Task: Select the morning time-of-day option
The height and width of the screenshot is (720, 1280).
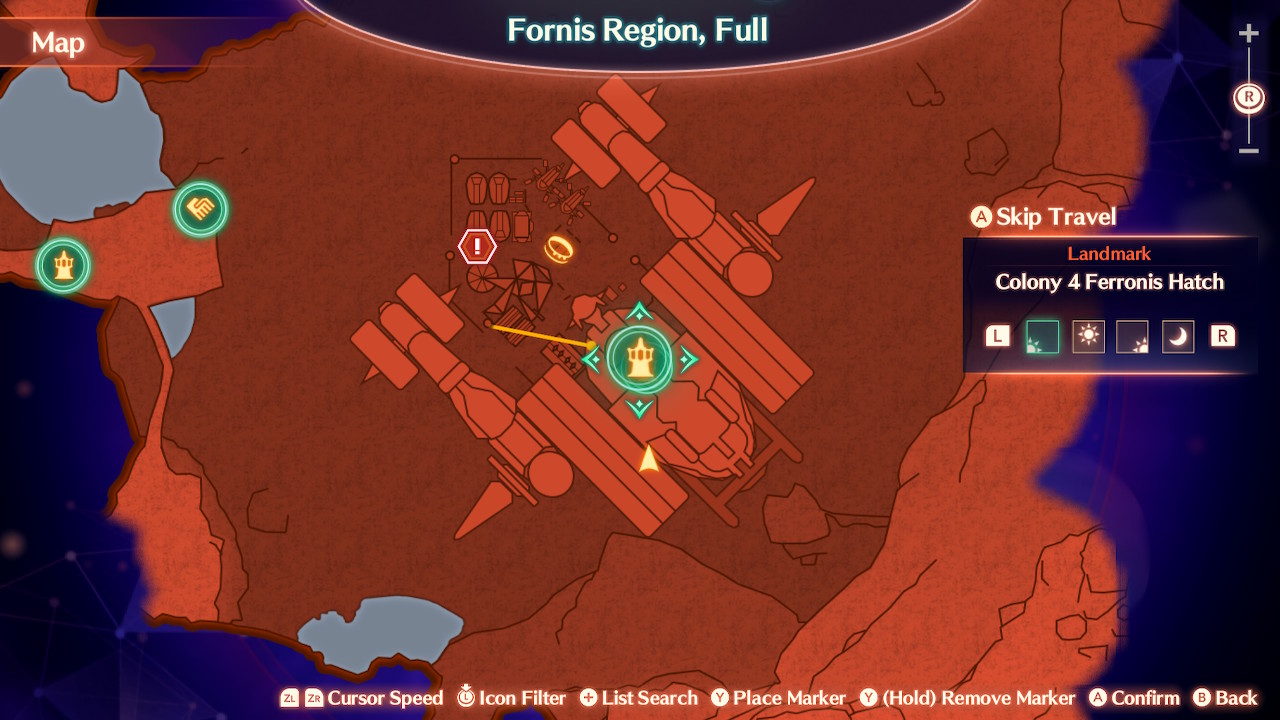Action: point(1042,336)
